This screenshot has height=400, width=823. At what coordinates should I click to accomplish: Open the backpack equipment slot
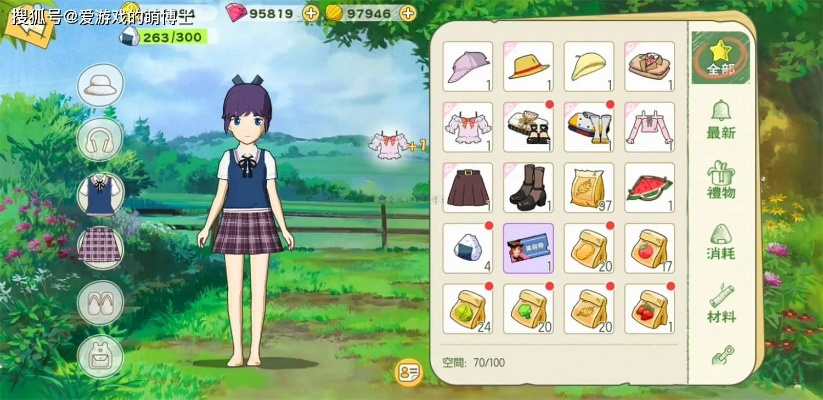[x=100, y=355]
